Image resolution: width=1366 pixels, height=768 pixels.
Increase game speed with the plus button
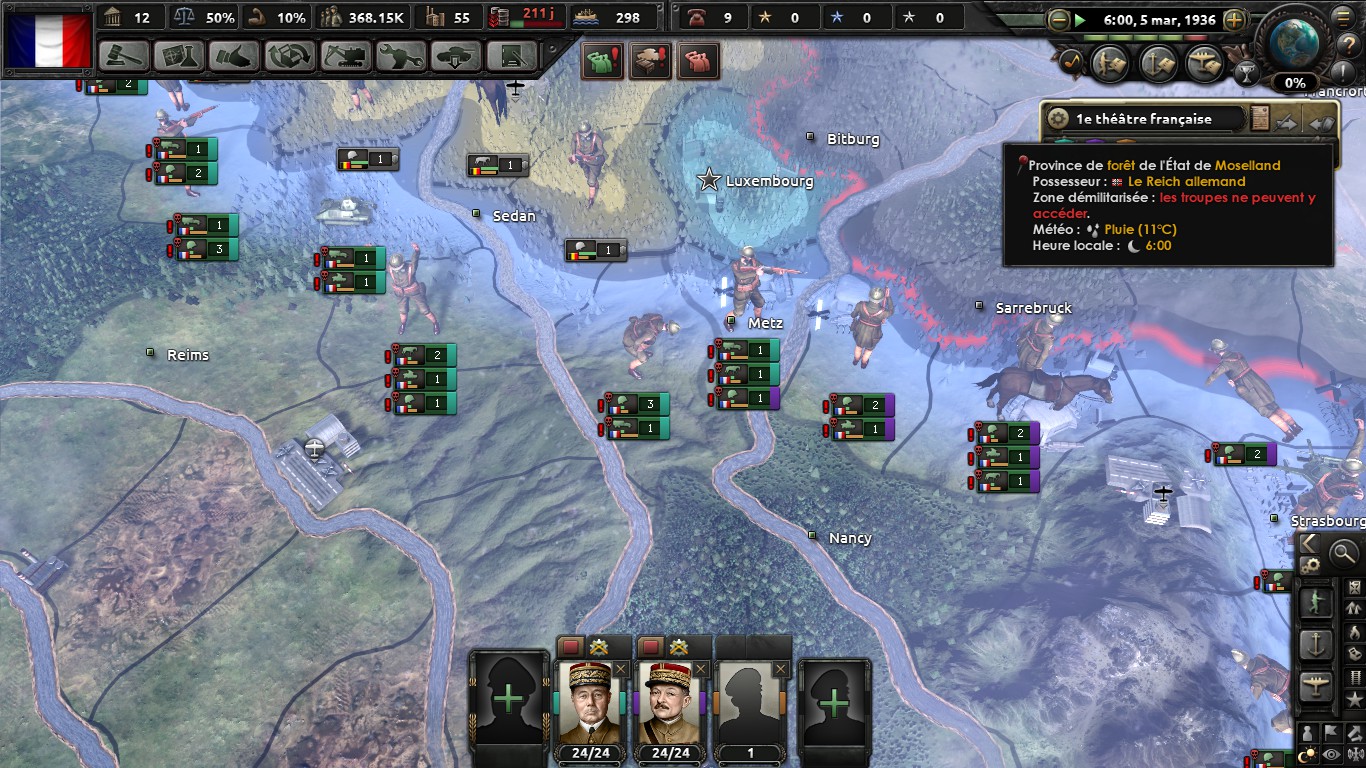(1235, 20)
